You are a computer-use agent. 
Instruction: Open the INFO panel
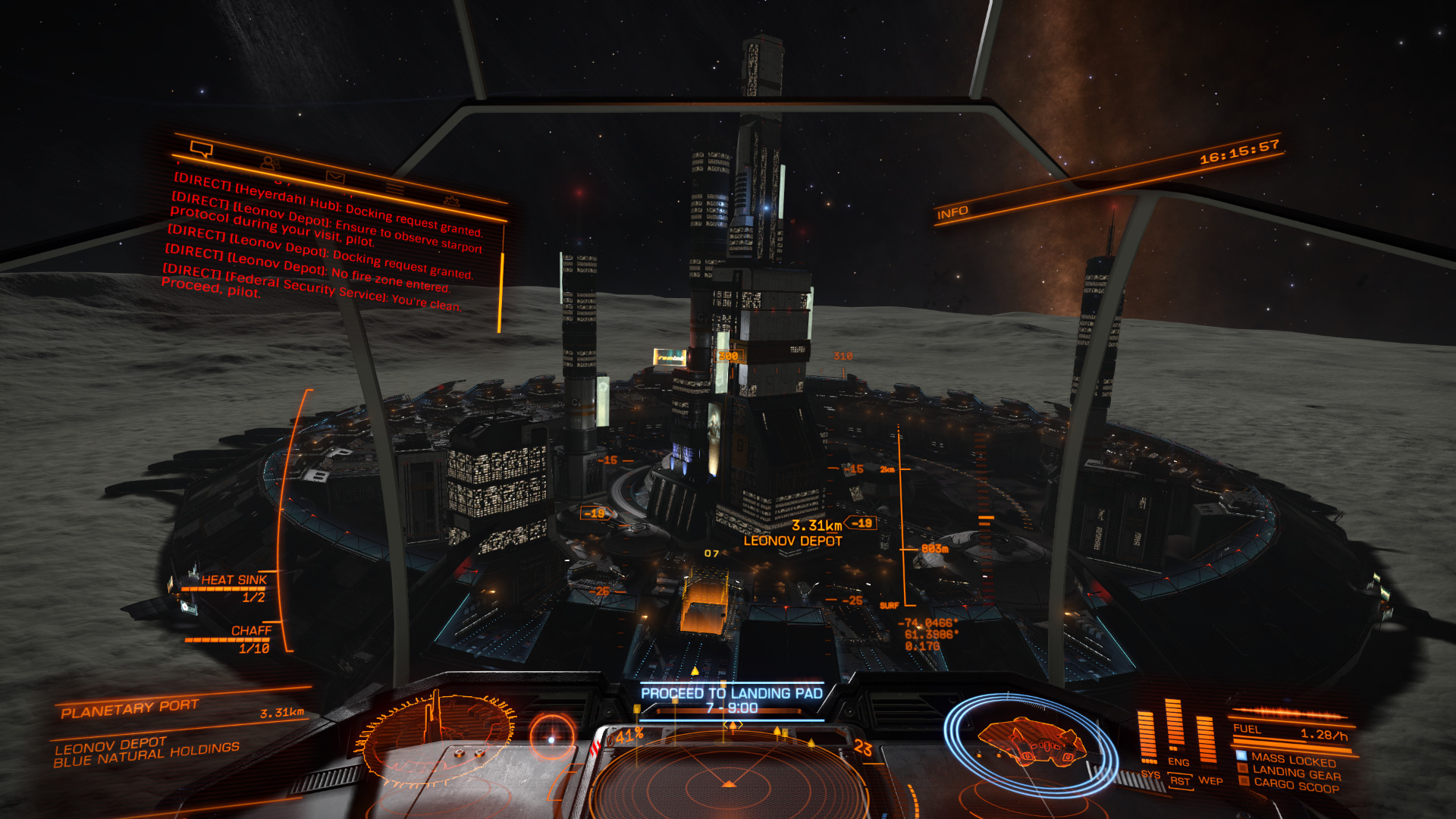pos(952,212)
